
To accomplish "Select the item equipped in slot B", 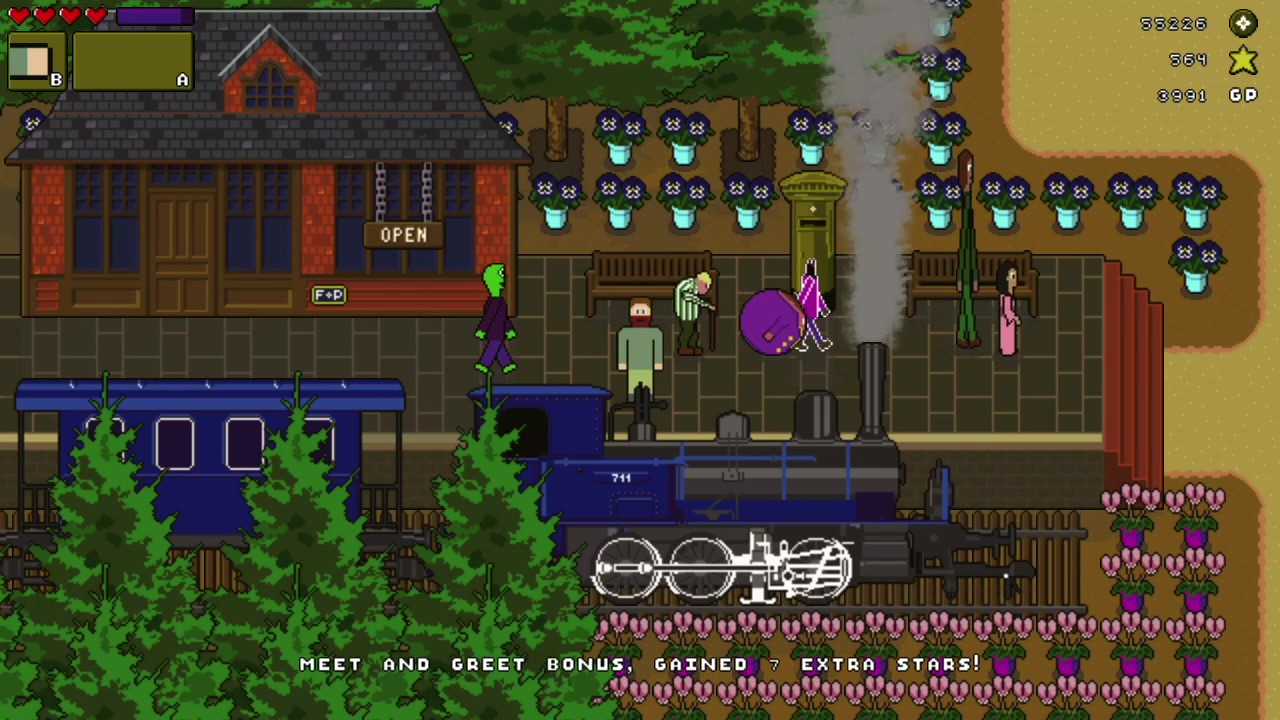I will tap(33, 62).
